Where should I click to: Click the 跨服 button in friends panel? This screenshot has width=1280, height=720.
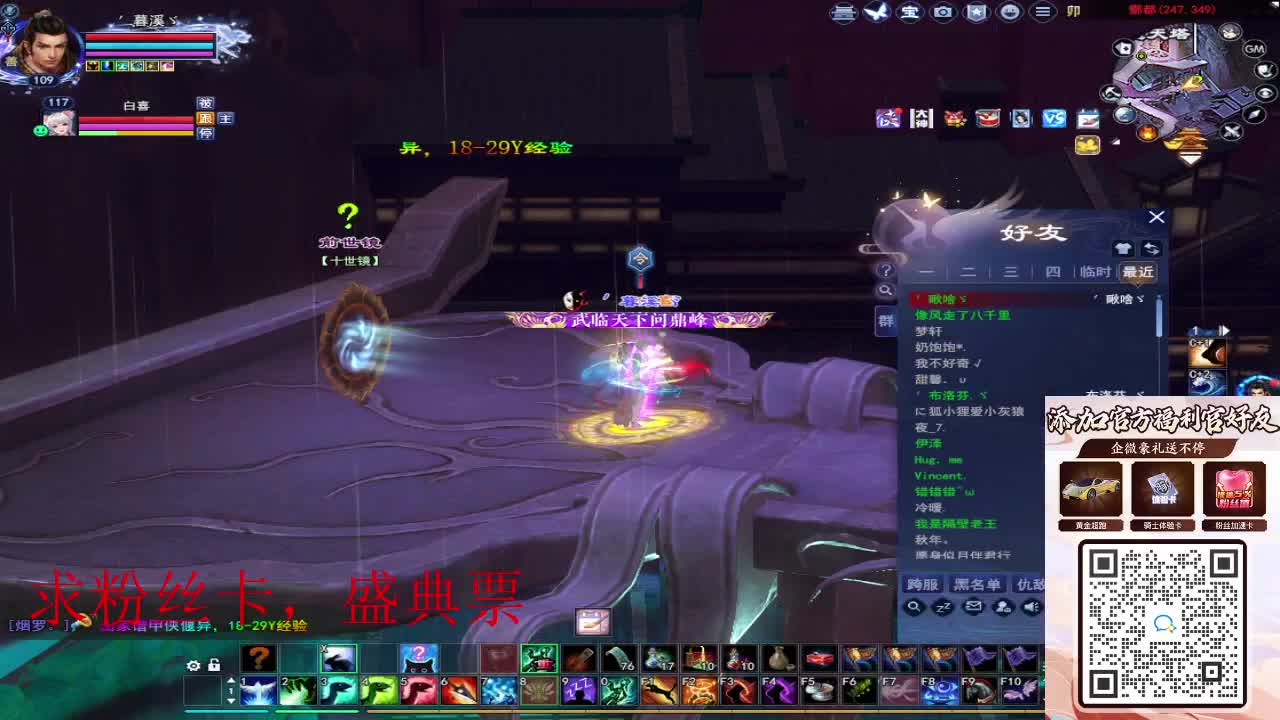921,585
